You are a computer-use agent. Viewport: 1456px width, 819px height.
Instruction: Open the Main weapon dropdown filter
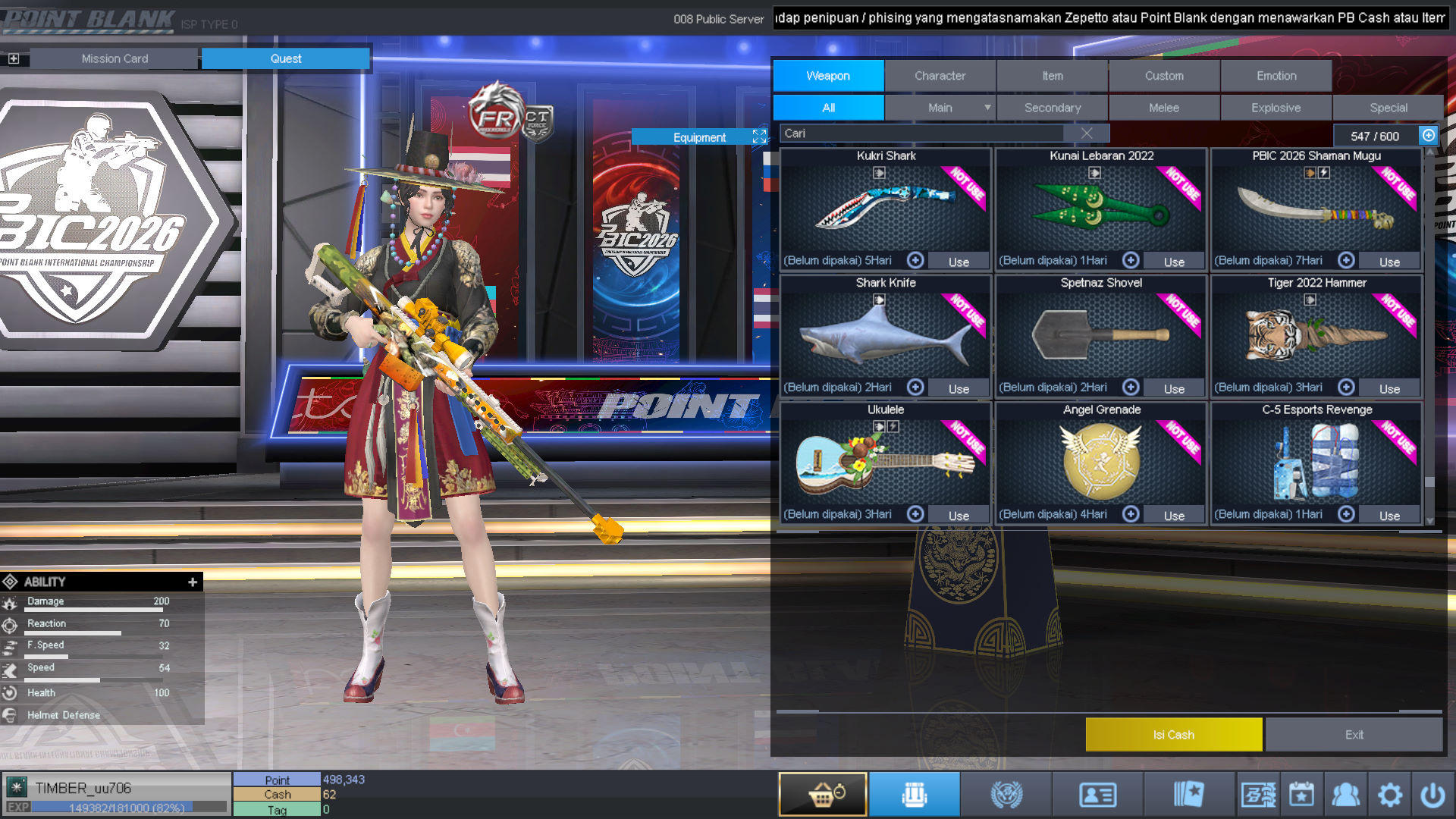pos(940,108)
